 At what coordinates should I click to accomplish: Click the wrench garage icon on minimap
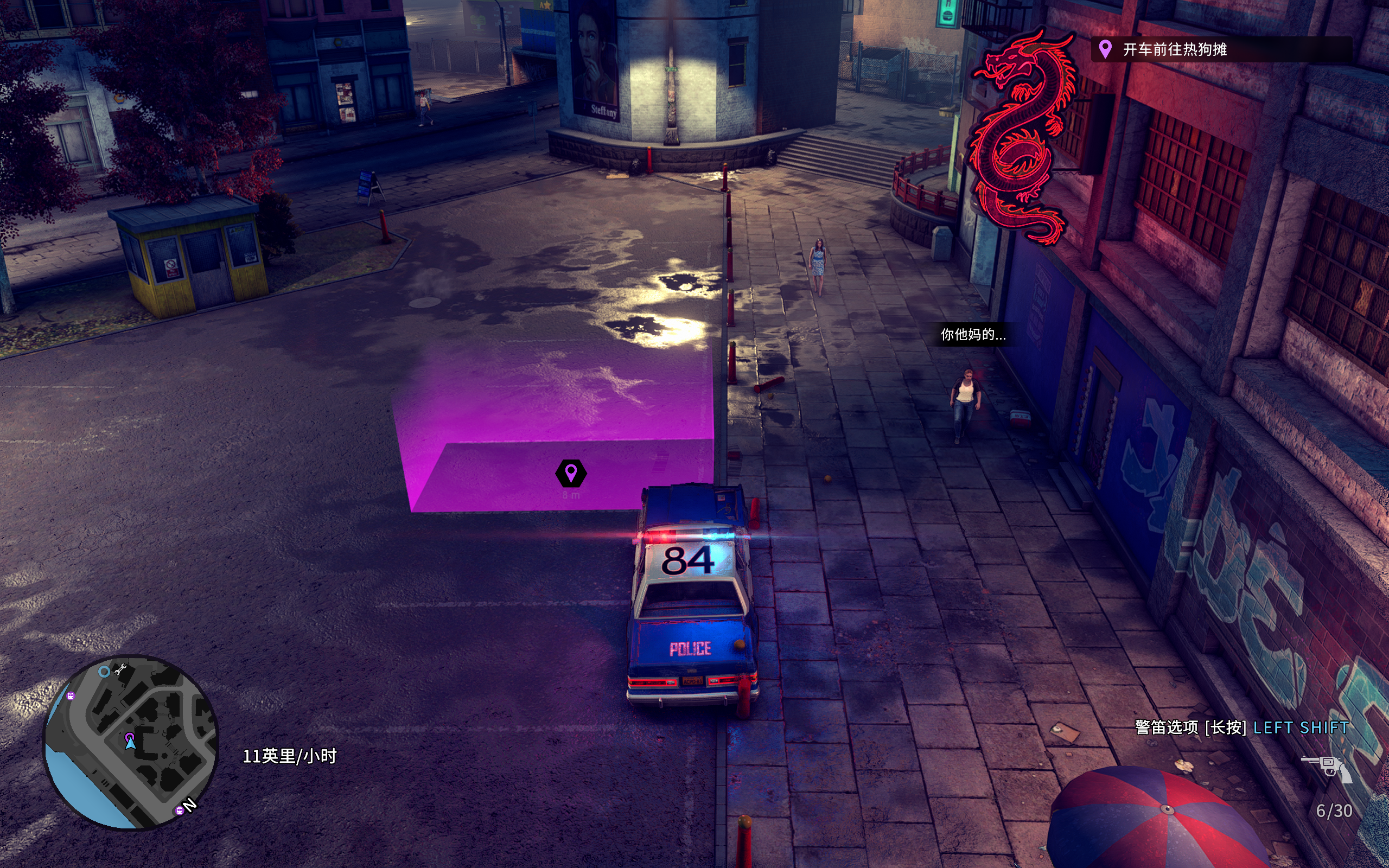[120, 669]
